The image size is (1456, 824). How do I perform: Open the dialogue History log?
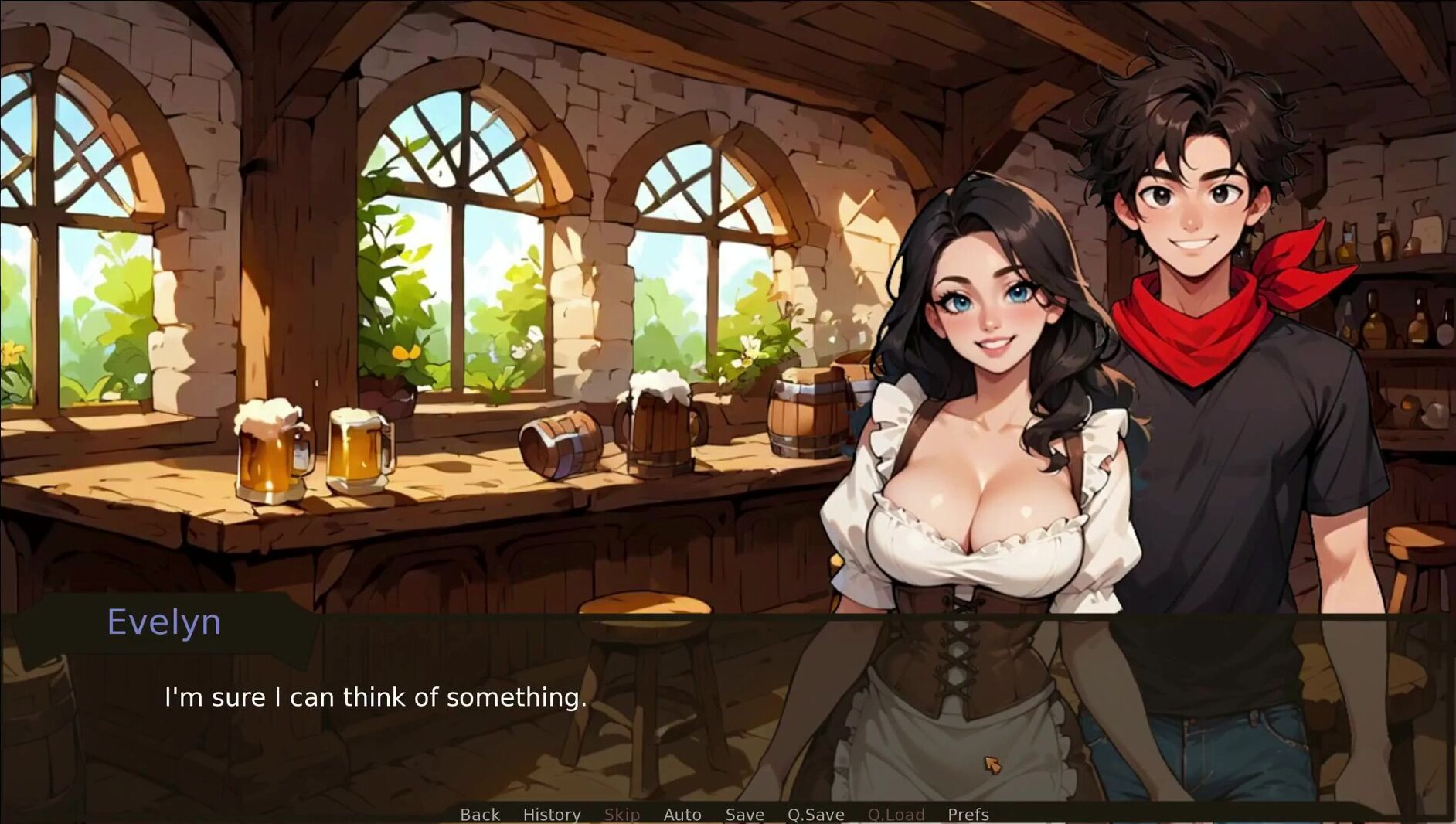click(552, 814)
